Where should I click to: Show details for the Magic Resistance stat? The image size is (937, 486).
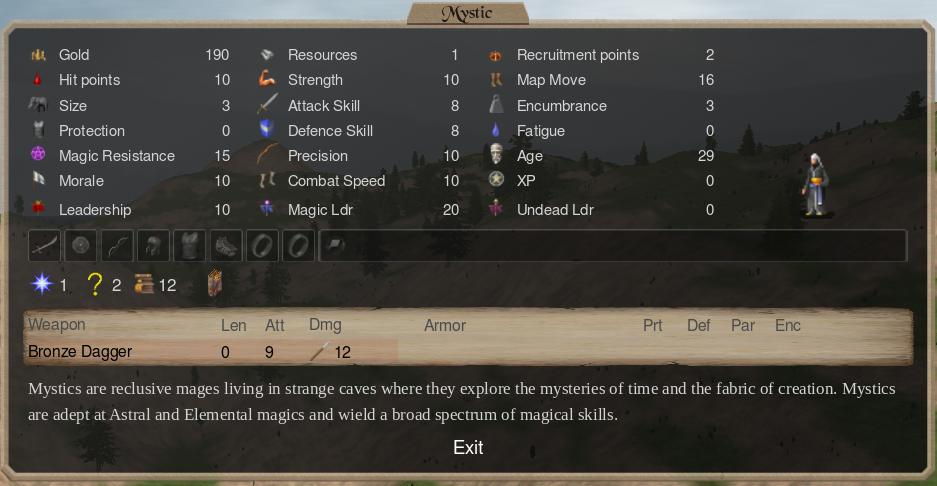[x=116, y=156]
